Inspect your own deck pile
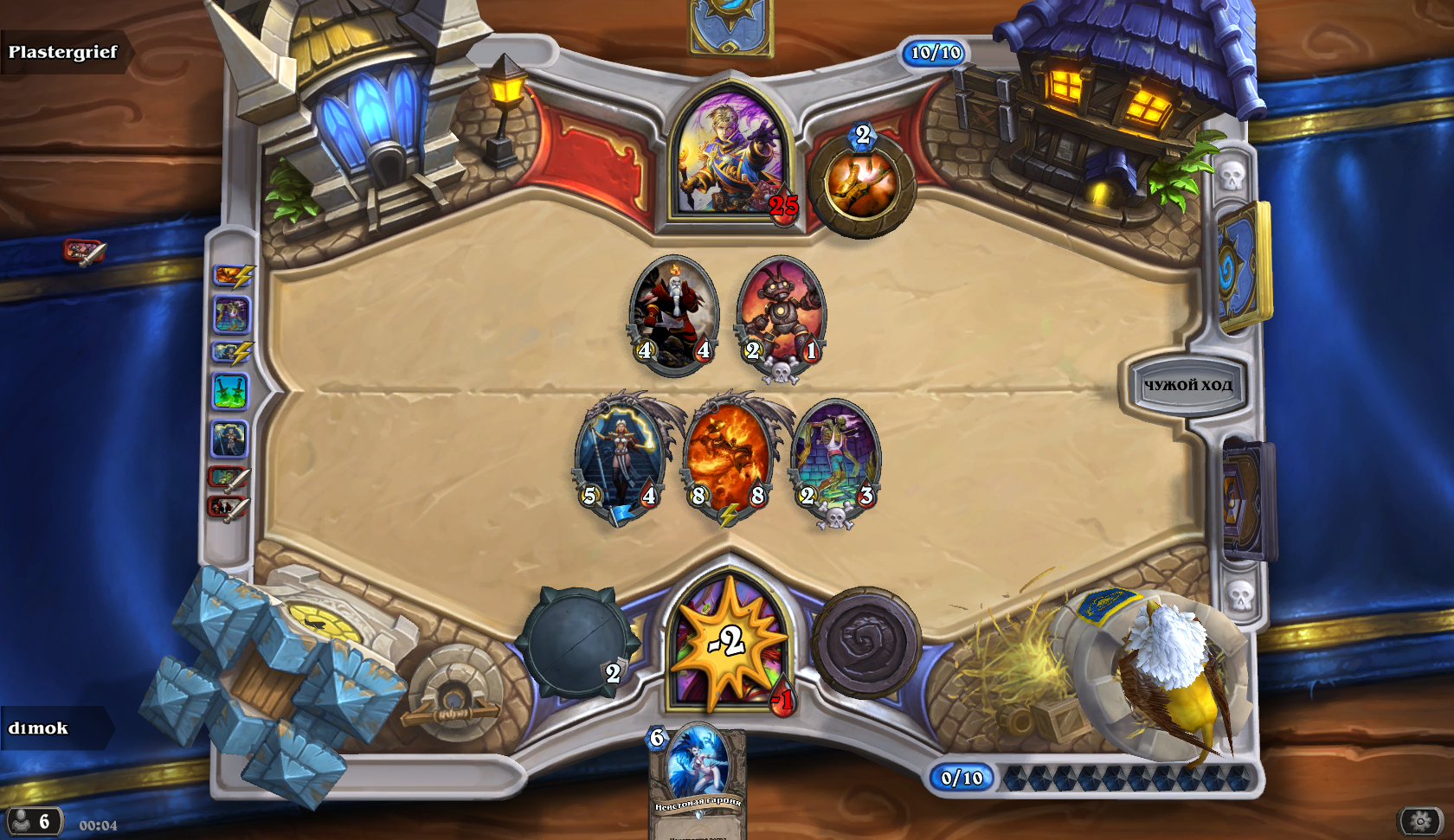The width and height of the screenshot is (1454, 840). 1246,502
